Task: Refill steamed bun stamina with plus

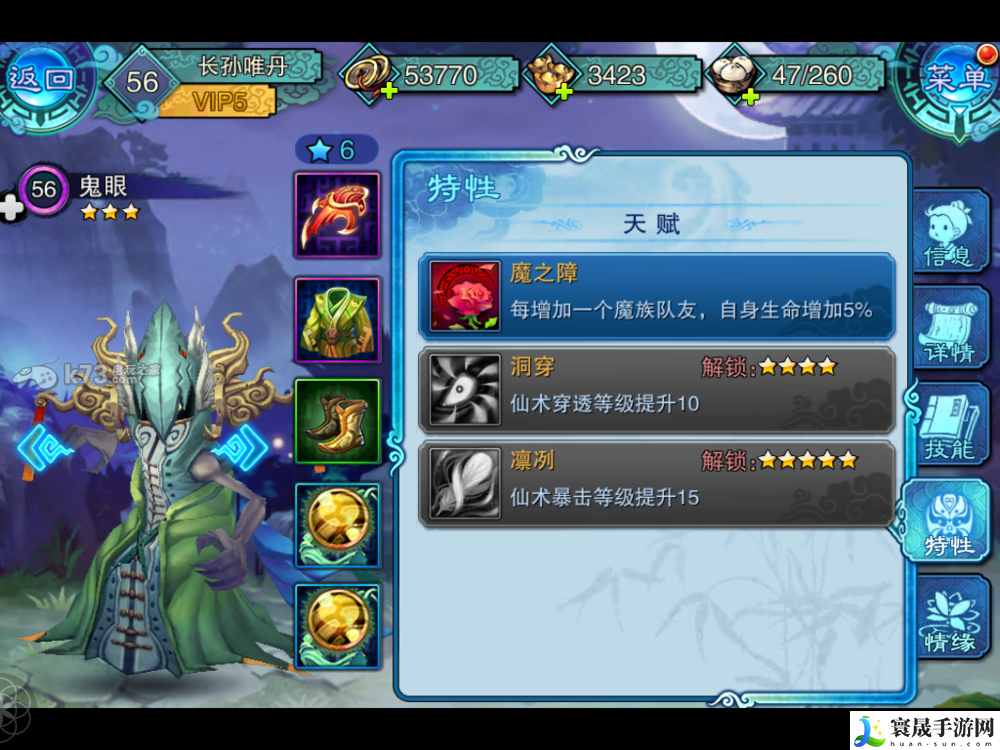Action: tap(750, 95)
